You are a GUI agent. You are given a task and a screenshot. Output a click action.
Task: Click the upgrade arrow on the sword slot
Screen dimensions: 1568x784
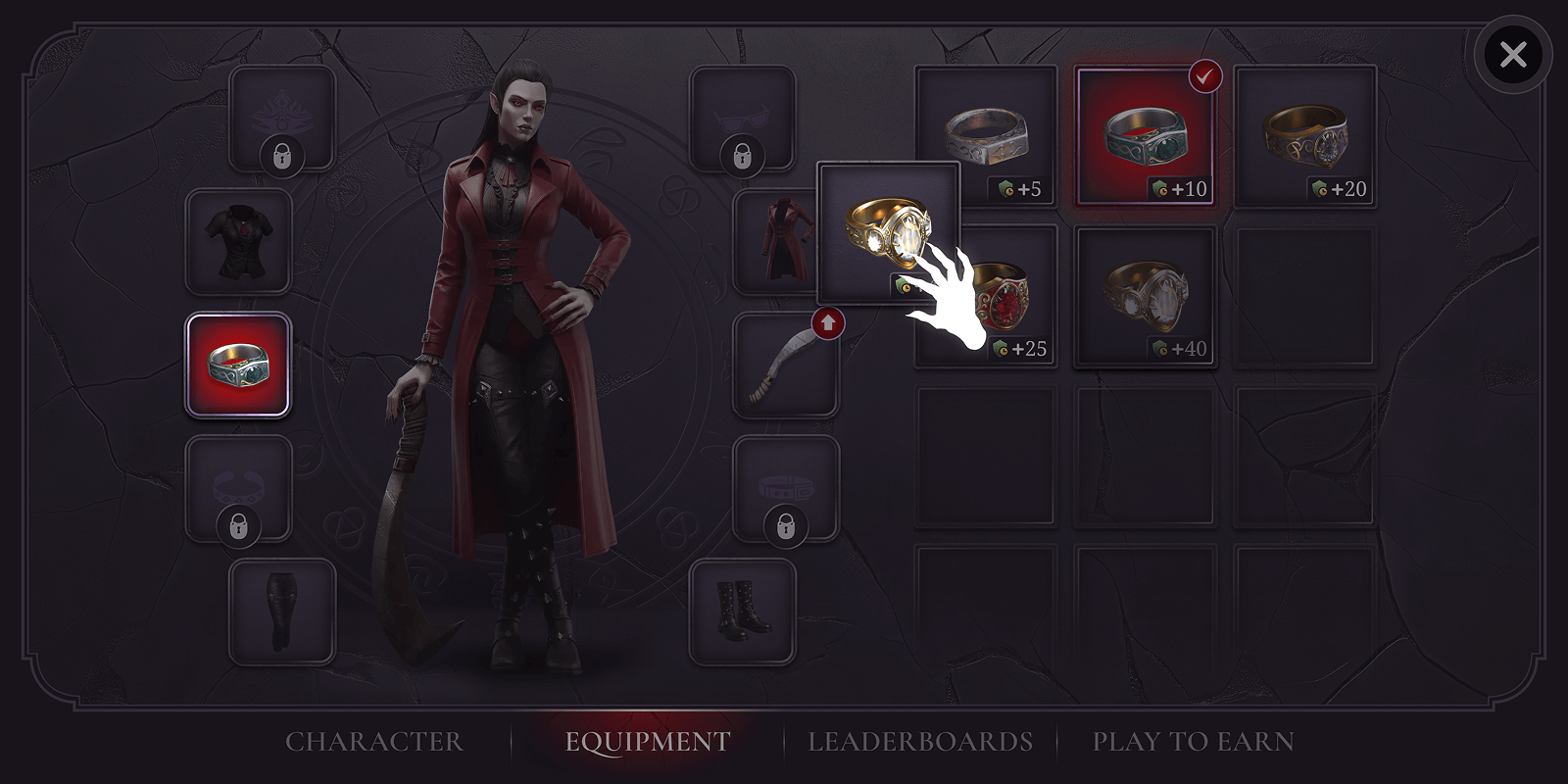coord(828,321)
